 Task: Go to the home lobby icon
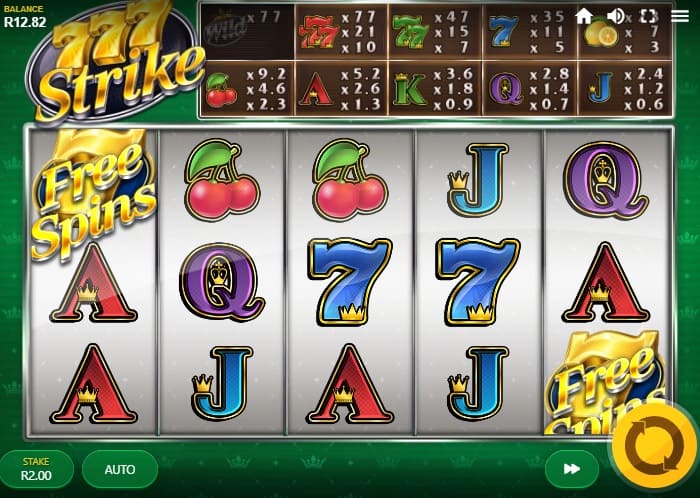584,16
